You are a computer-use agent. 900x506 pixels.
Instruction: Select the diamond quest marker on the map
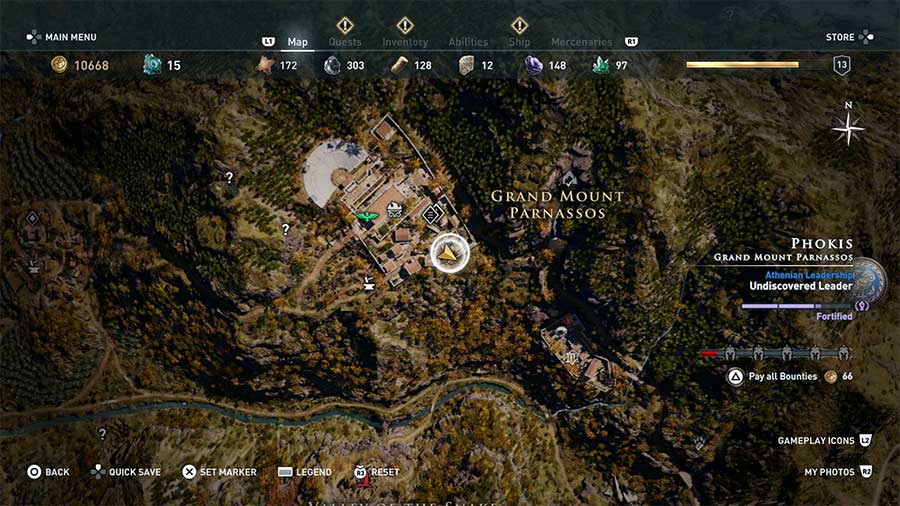tap(432, 213)
